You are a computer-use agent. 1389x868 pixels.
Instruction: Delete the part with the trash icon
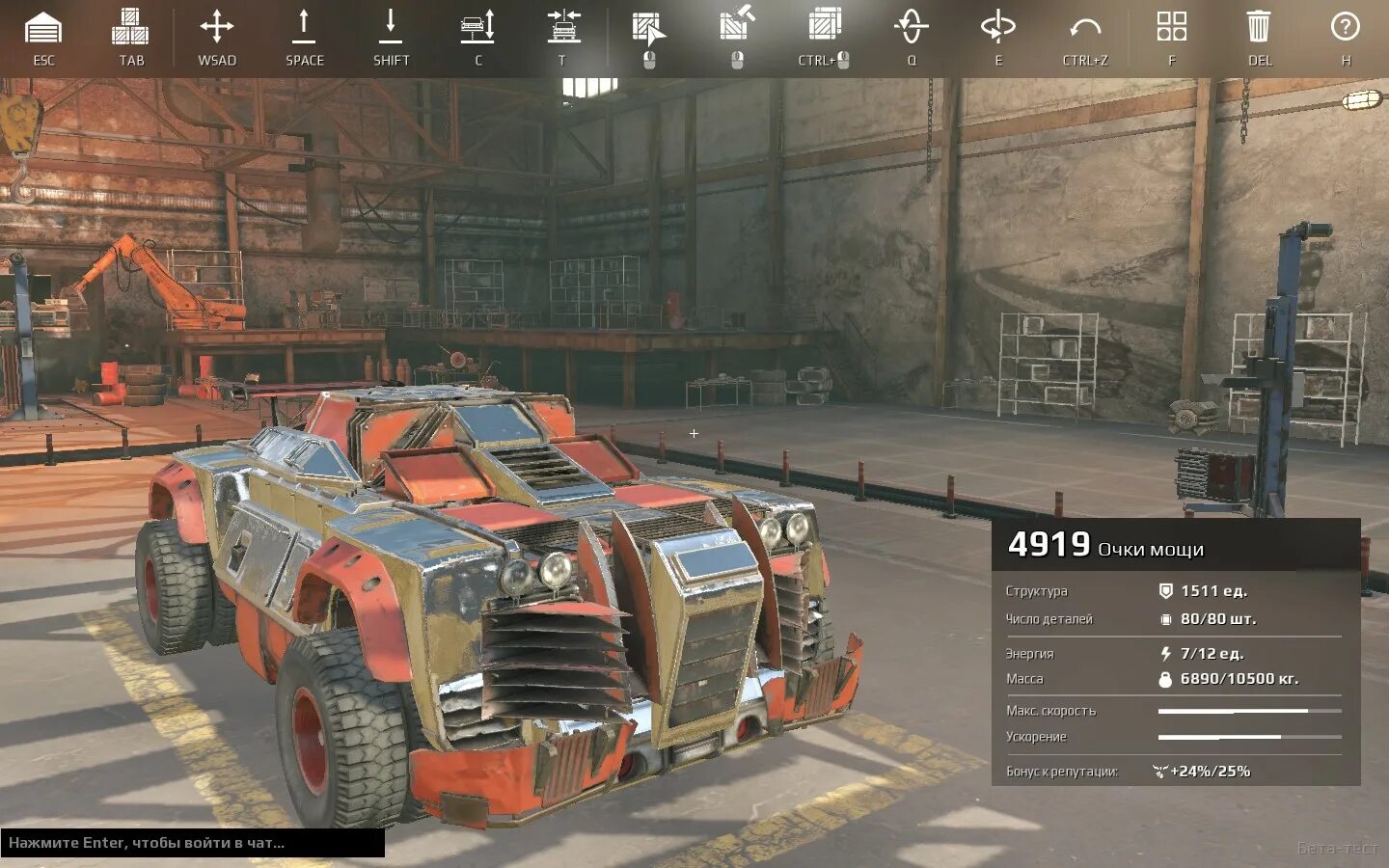click(x=1259, y=27)
